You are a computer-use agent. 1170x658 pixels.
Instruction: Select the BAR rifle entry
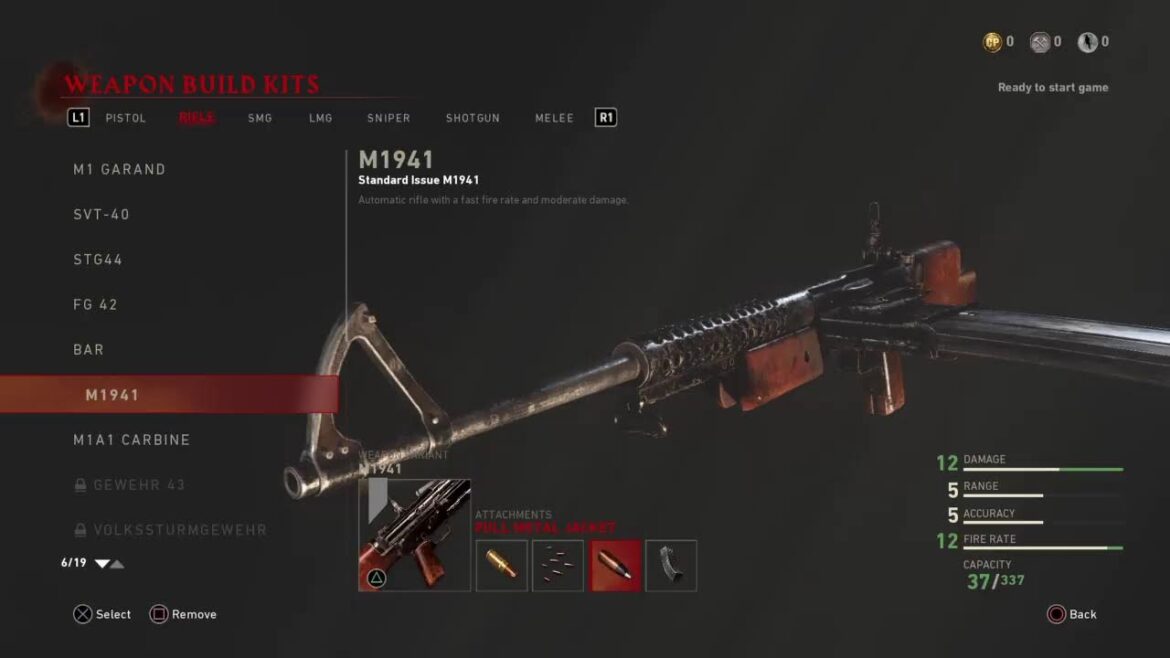pos(88,349)
